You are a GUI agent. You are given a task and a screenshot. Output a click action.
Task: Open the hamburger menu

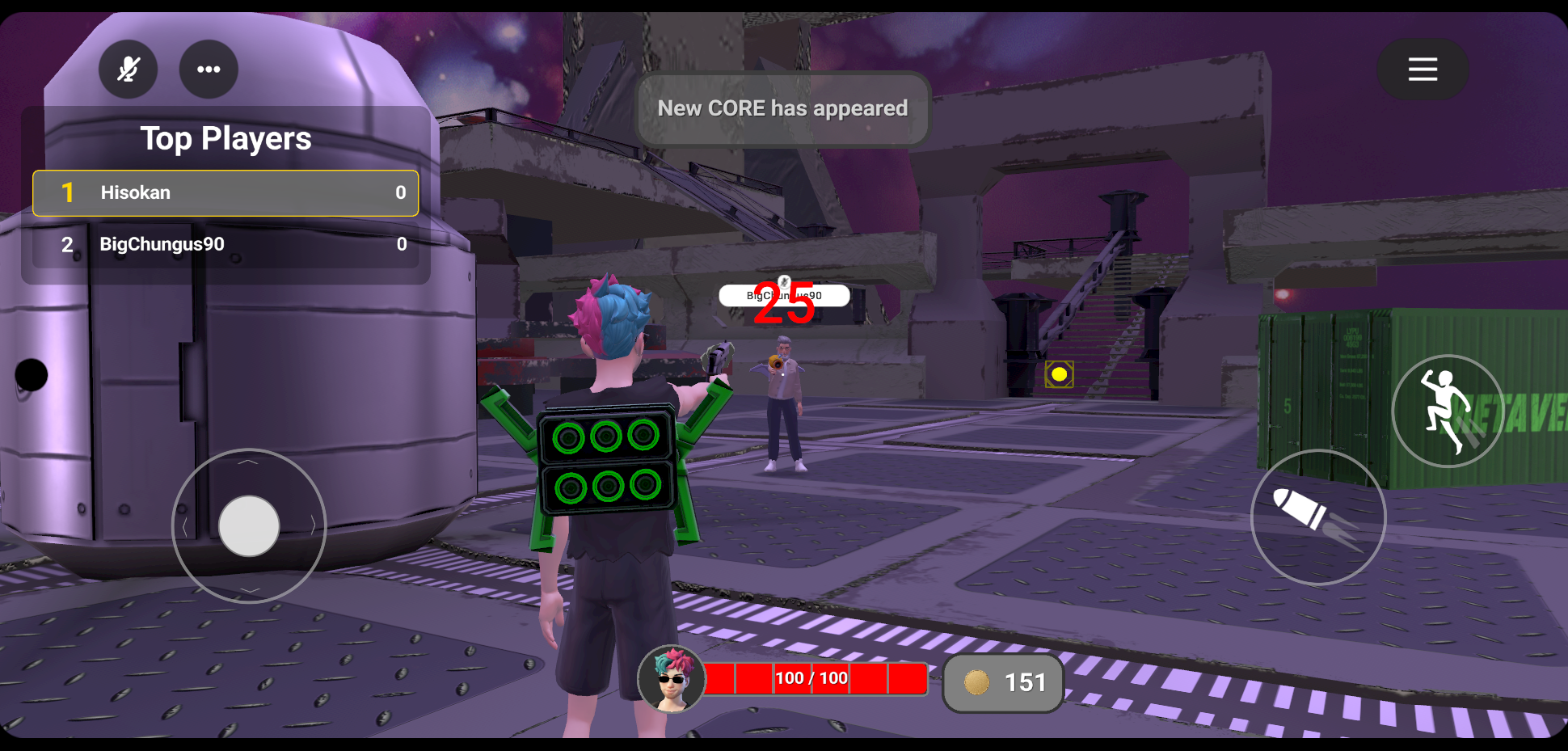tap(1423, 70)
